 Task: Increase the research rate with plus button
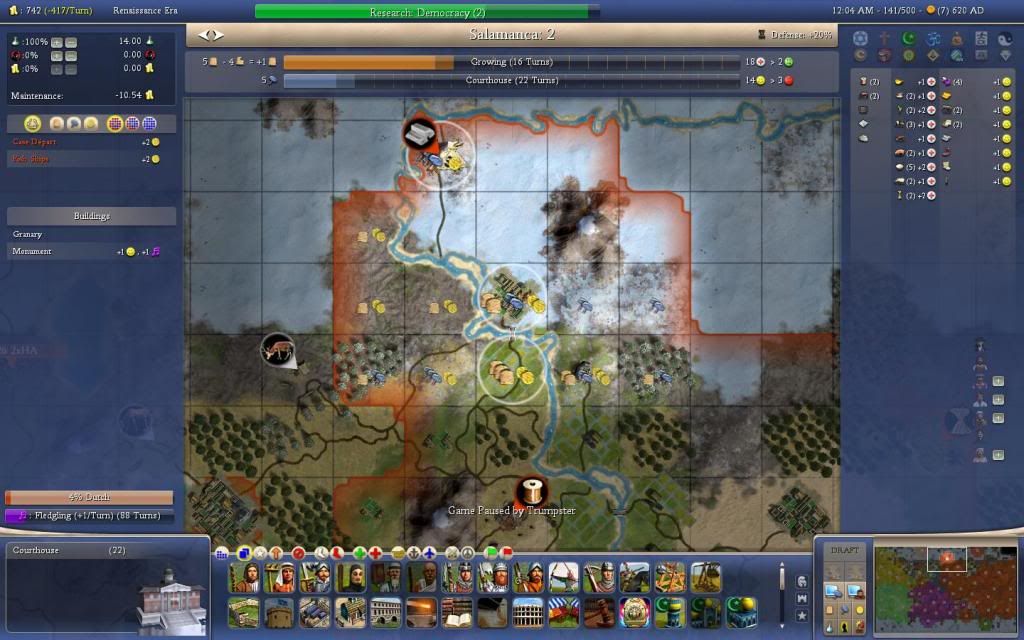pos(57,42)
